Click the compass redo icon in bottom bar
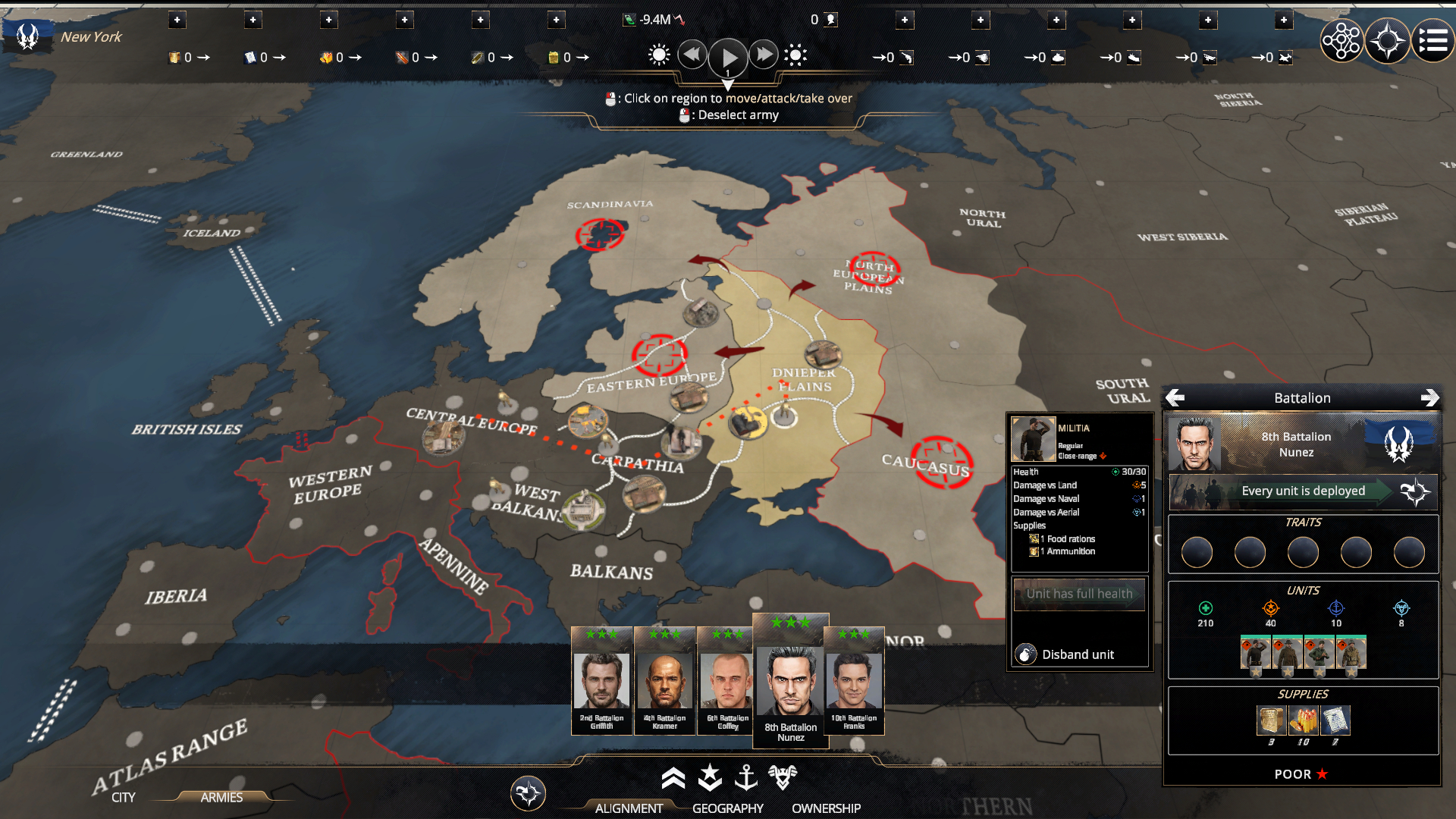The height and width of the screenshot is (819, 1456). (529, 793)
